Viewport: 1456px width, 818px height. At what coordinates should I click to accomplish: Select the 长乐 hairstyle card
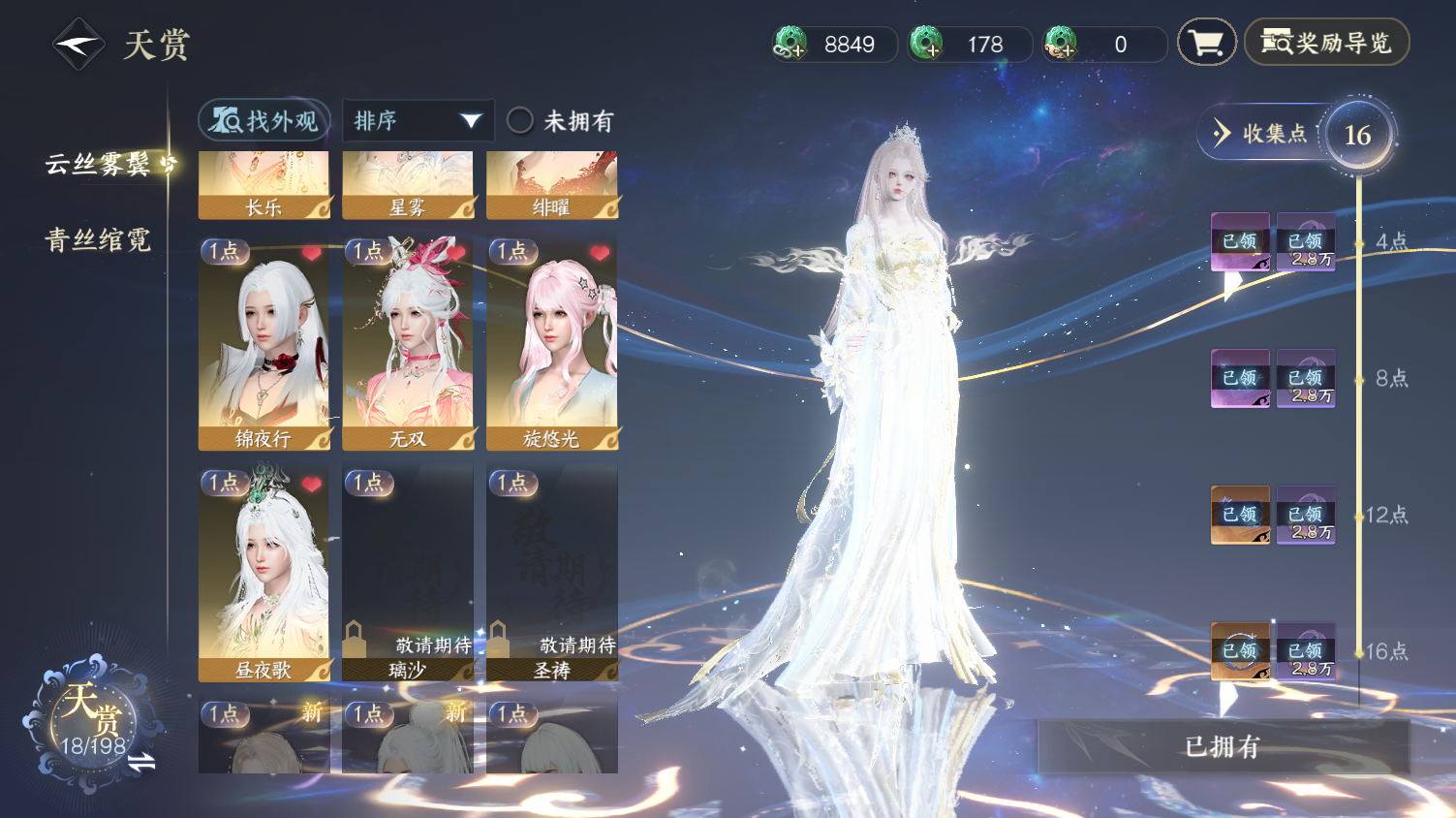coord(263,185)
